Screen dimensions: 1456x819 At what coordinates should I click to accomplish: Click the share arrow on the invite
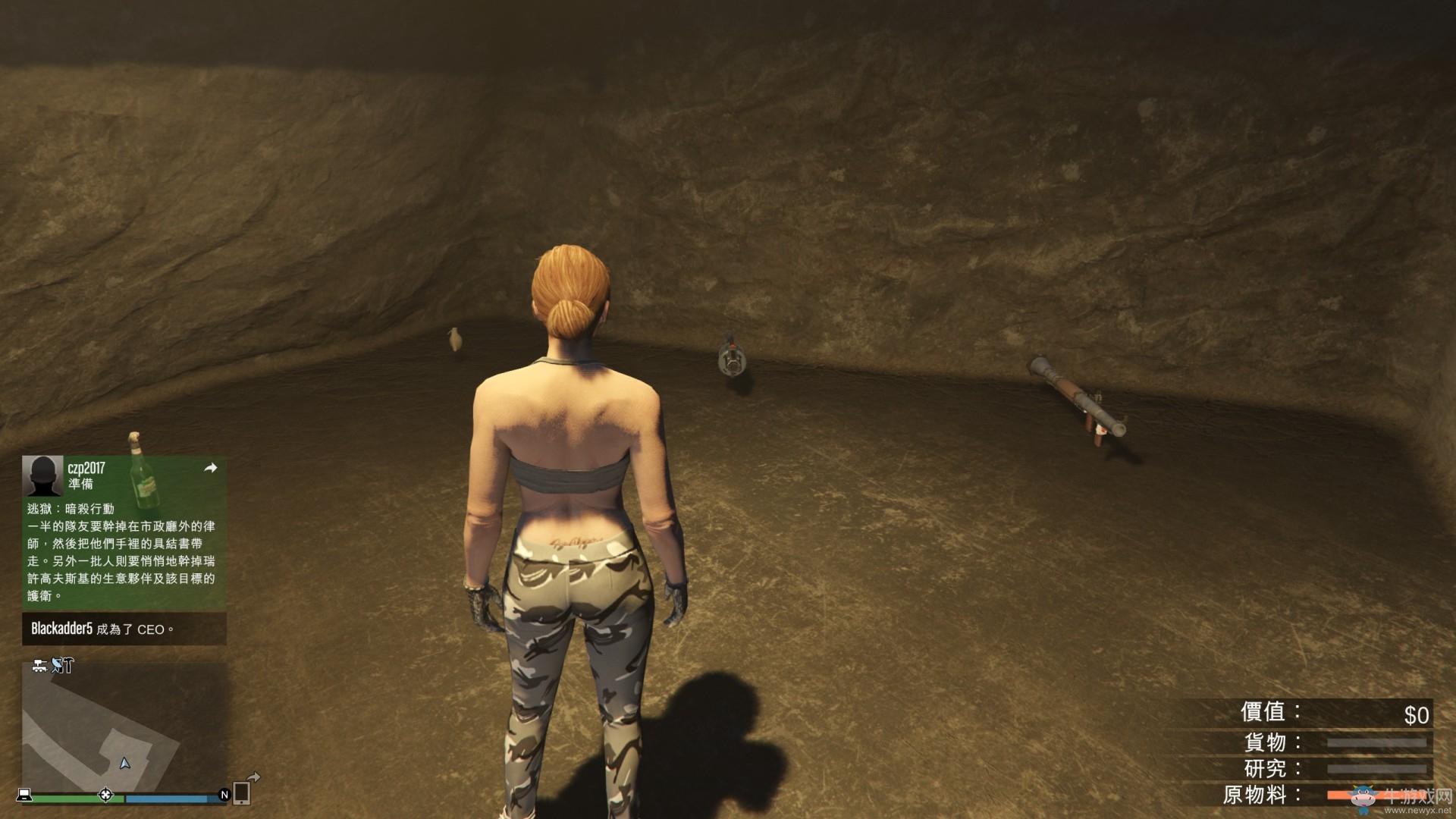211,468
